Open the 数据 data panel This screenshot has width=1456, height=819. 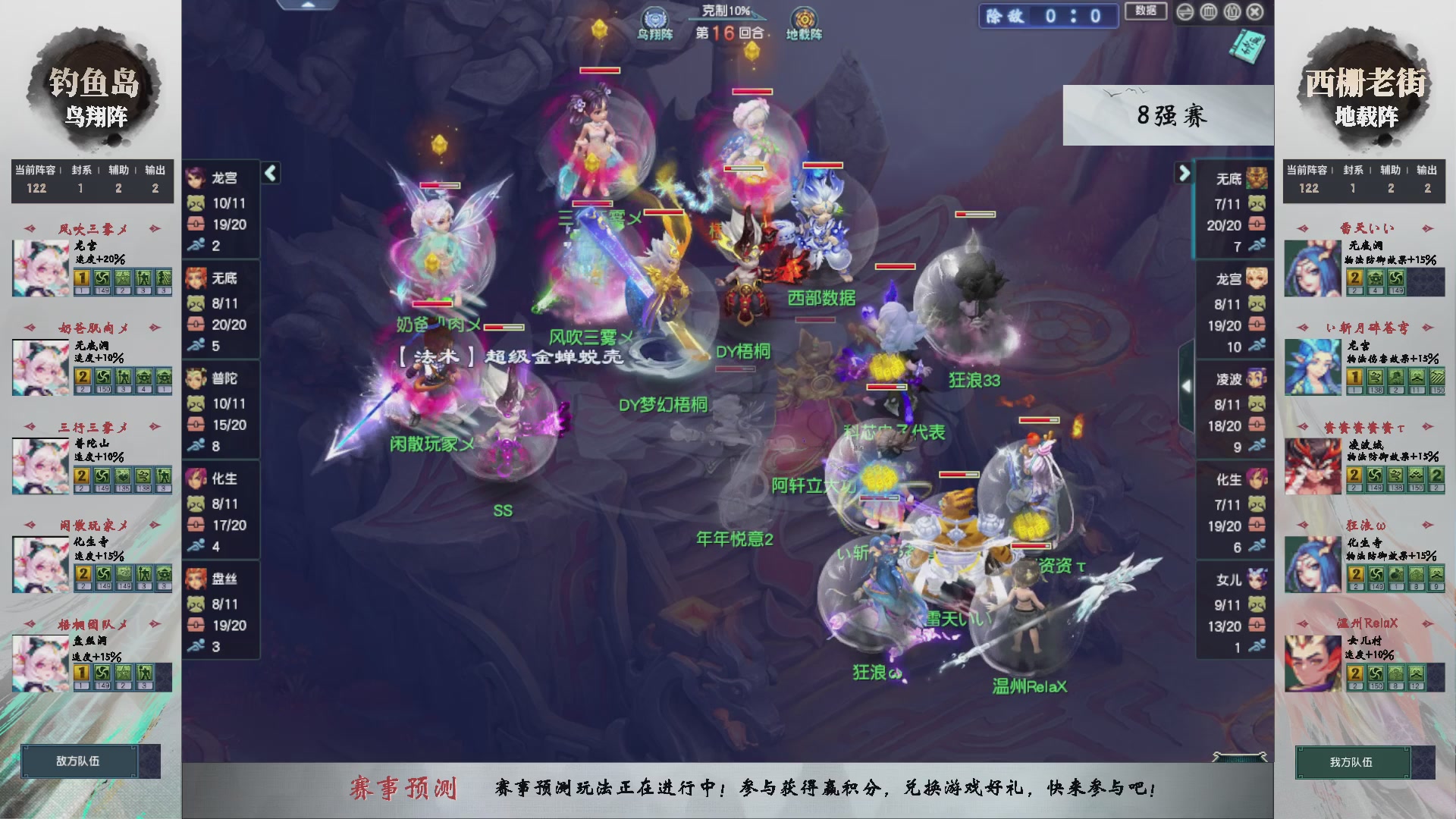coord(1145,11)
